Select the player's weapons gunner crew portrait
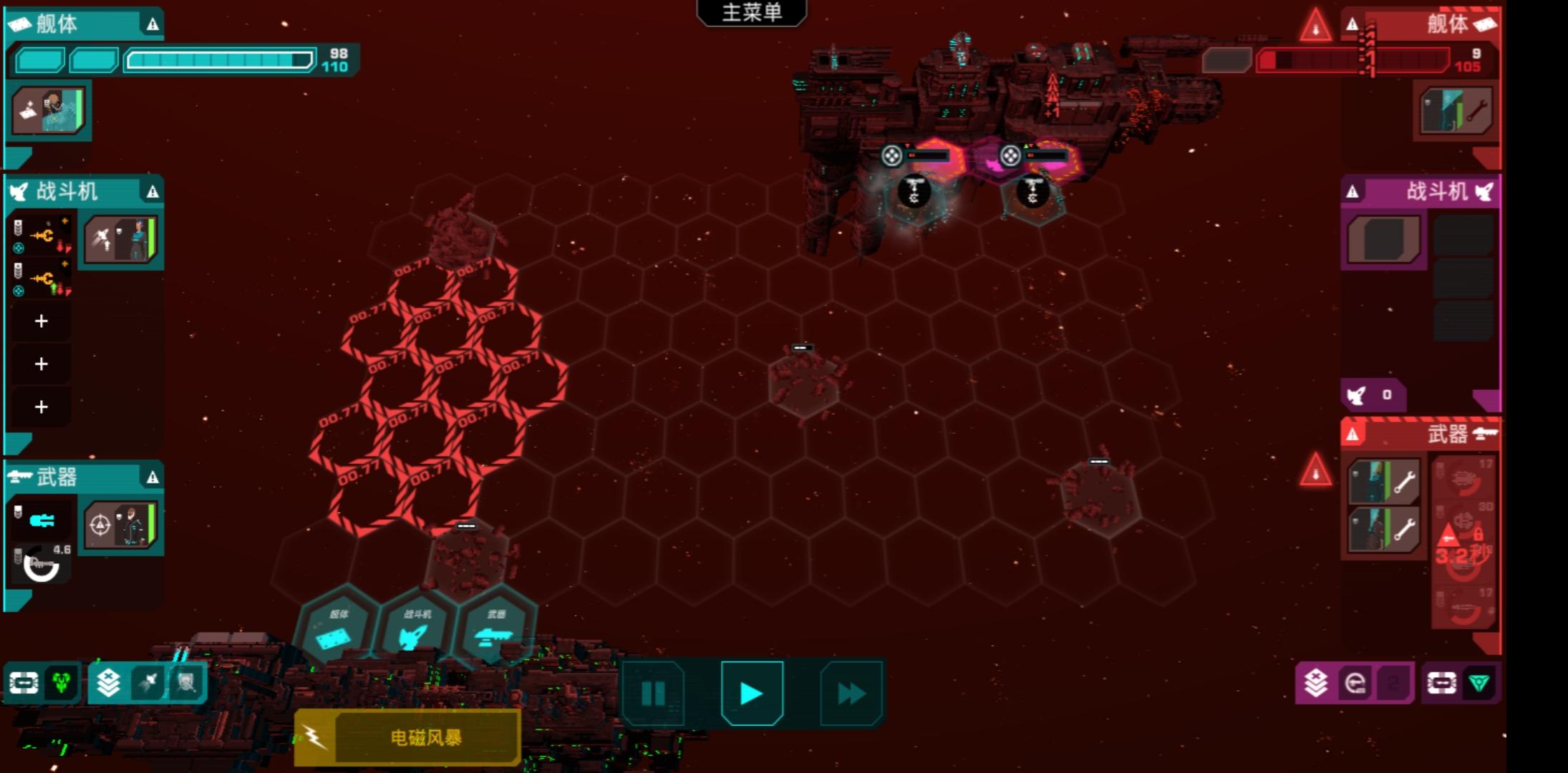1568x773 pixels. (120, 525)
